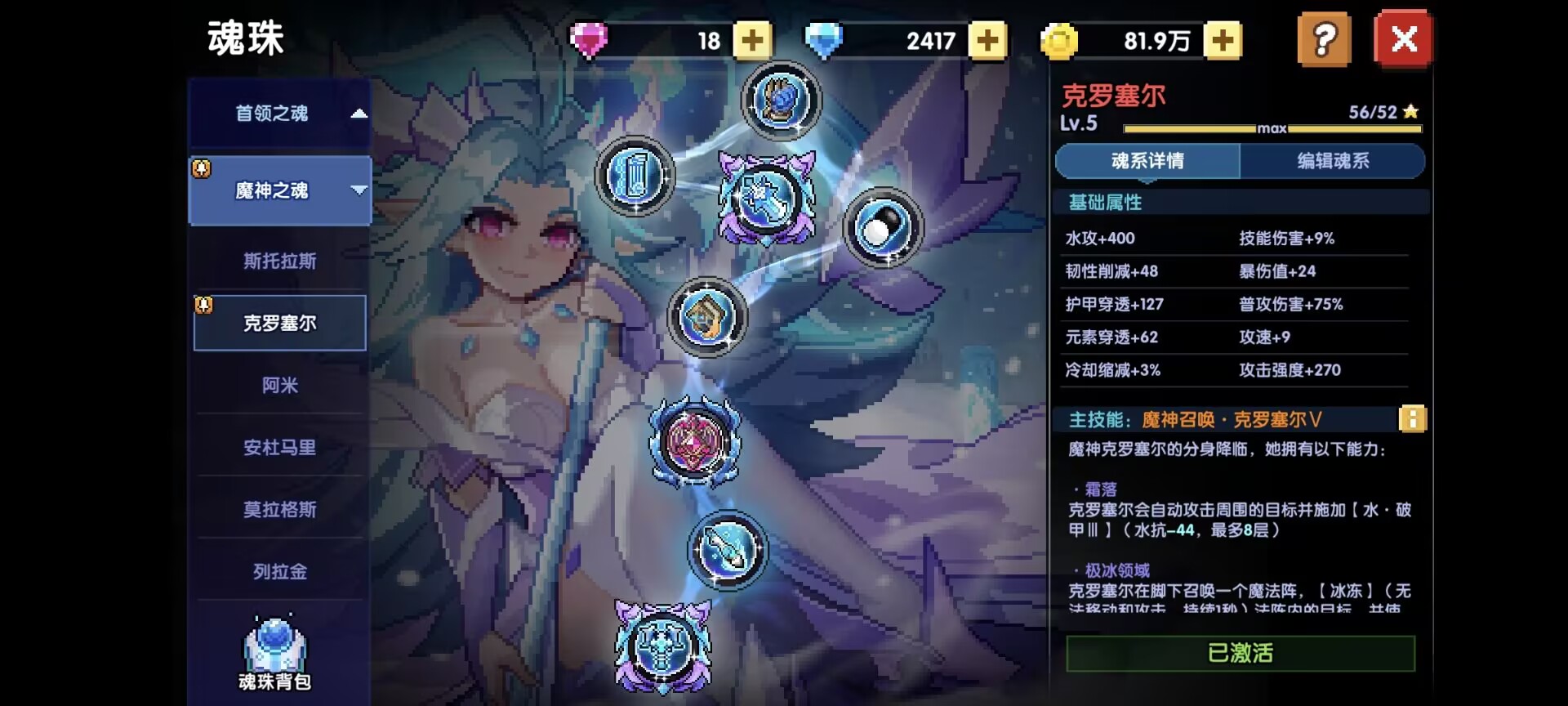Switch to the 编辑魂系 tab

(1333, 161)
